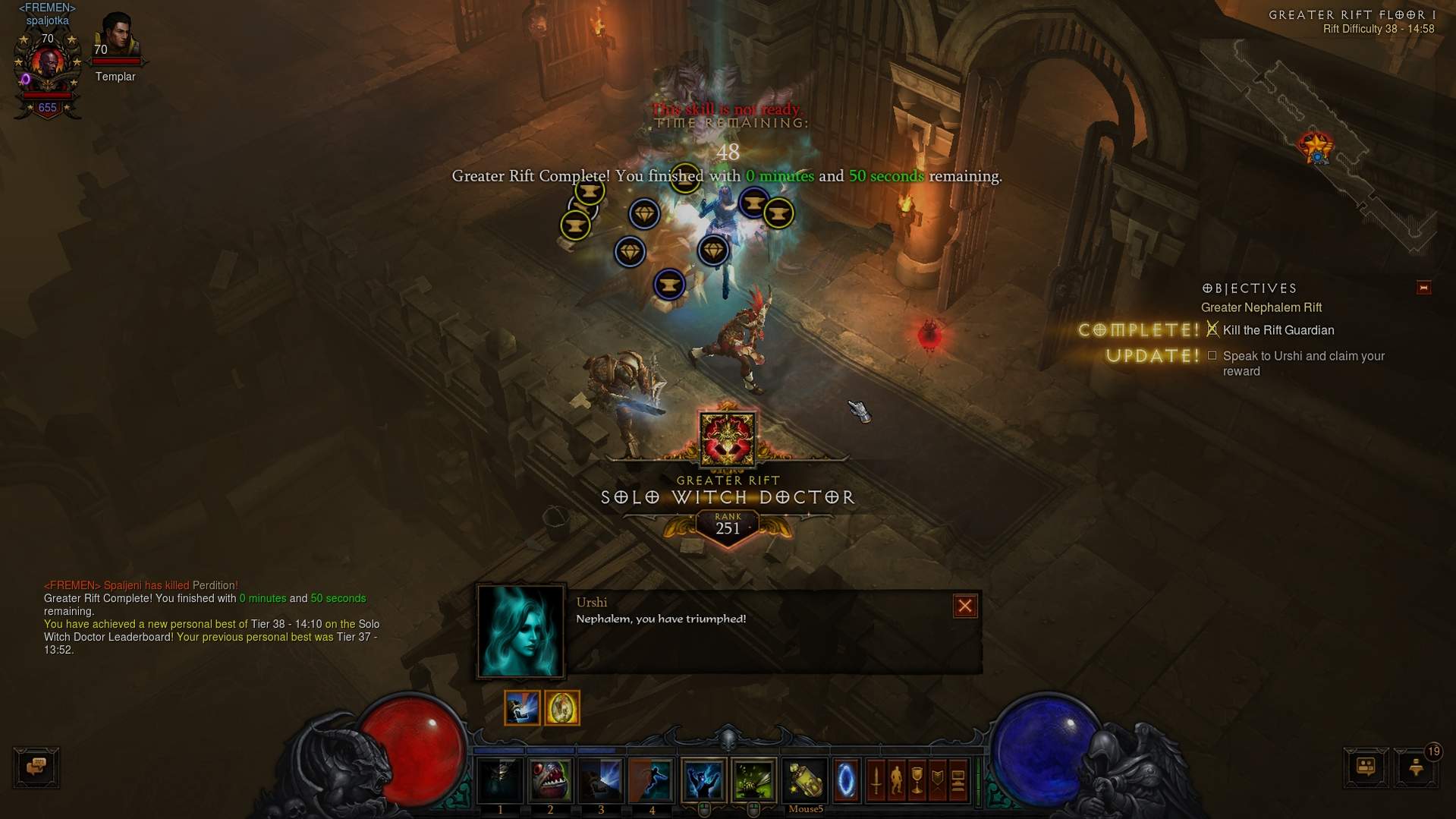
Task: Select the Templar follower portrait
Action: click(117, 38)
